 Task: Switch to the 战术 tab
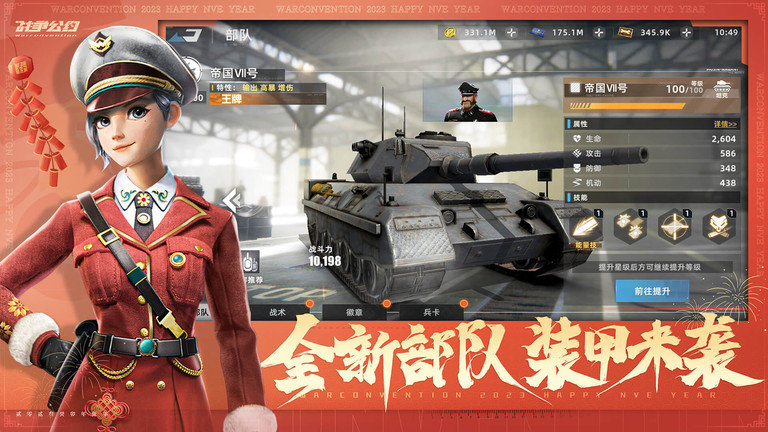point(277,312)
